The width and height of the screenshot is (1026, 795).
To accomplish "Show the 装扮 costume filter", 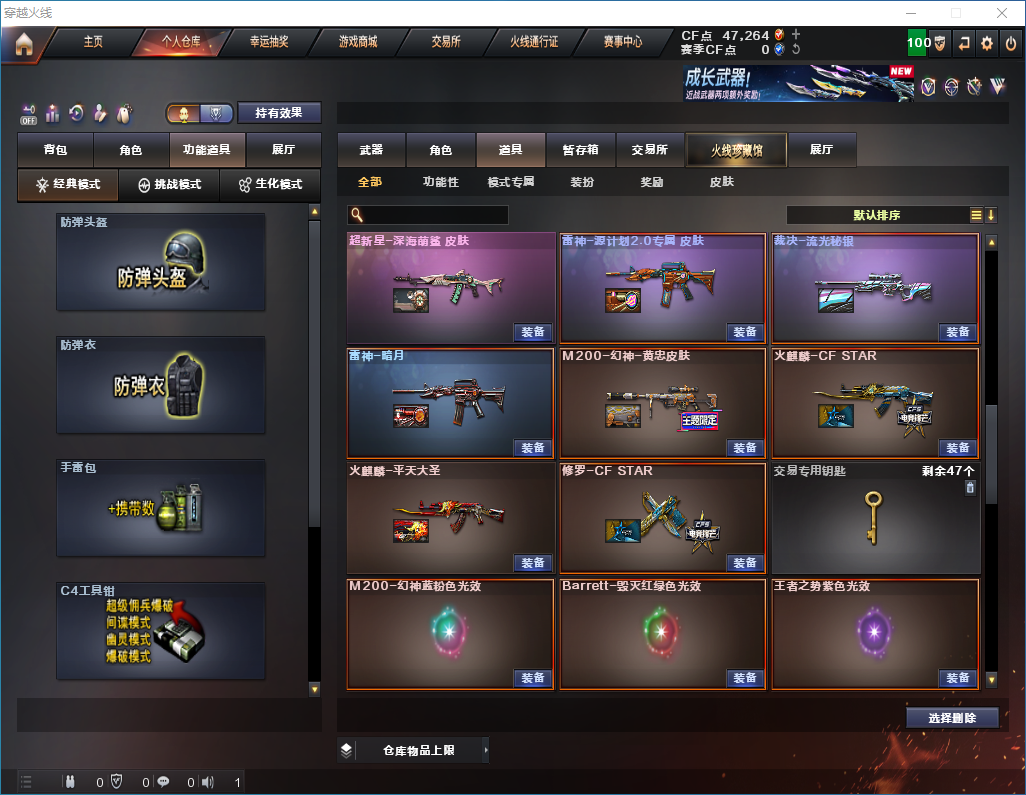I will pyautogui.click(x=582, y=182).
